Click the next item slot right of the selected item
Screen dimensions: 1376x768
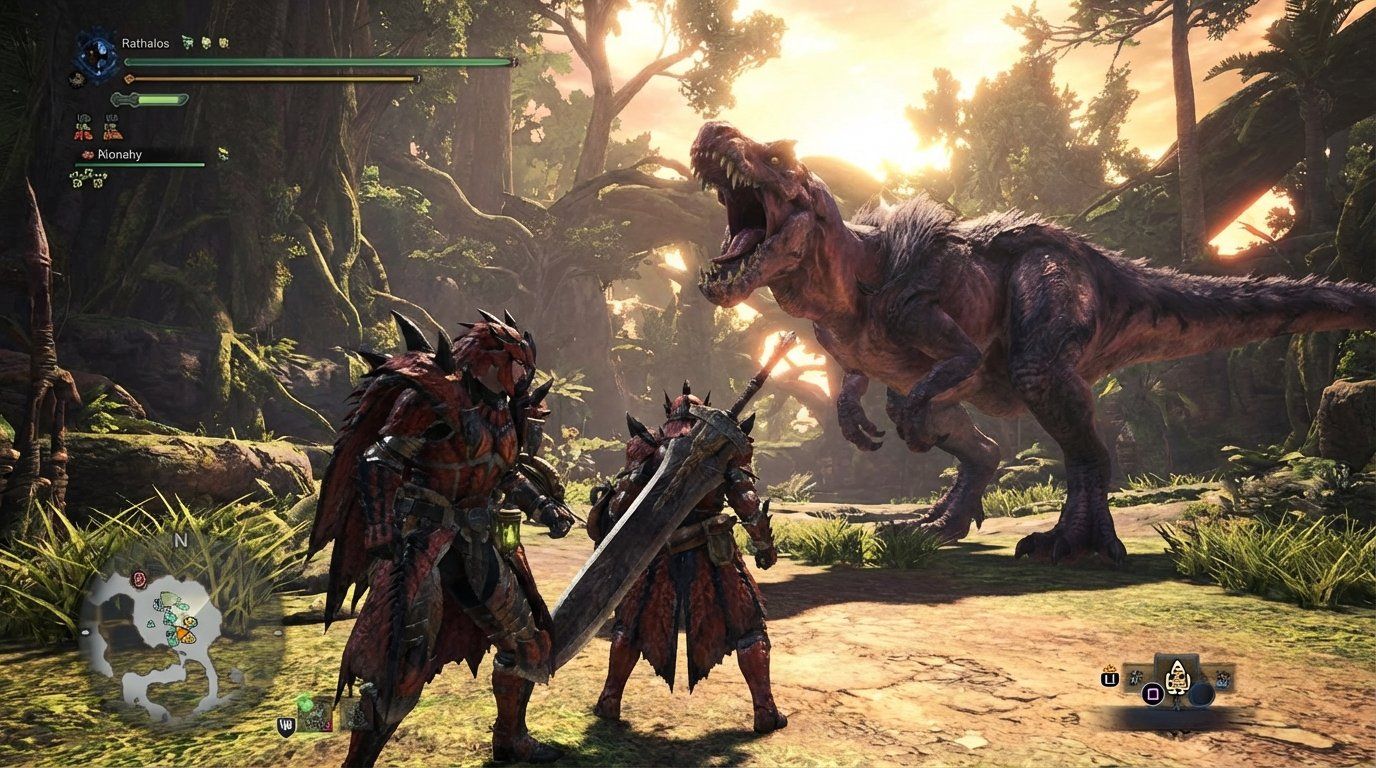[1222, 678]
